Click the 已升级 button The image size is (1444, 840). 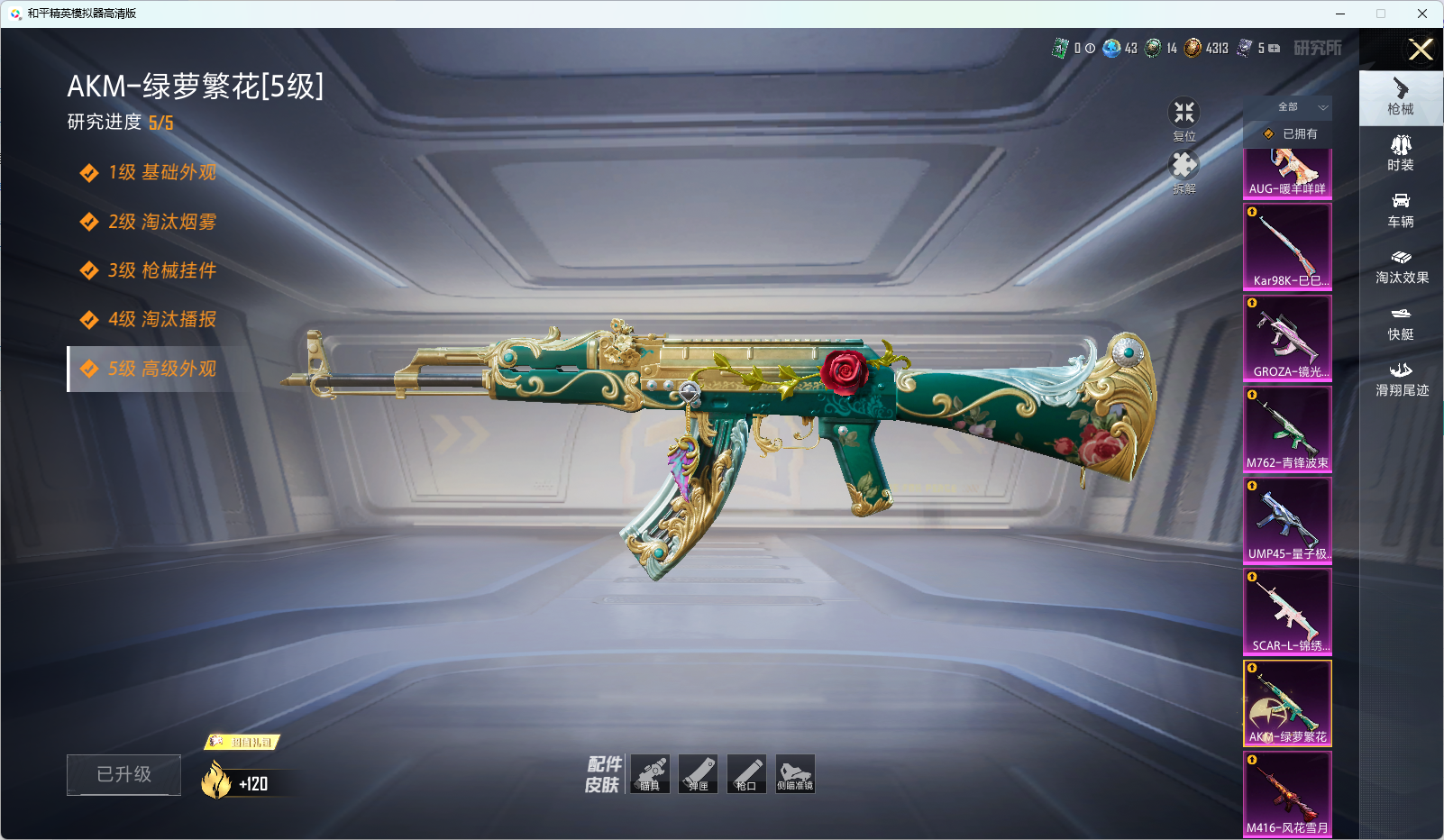pos(124,774)
